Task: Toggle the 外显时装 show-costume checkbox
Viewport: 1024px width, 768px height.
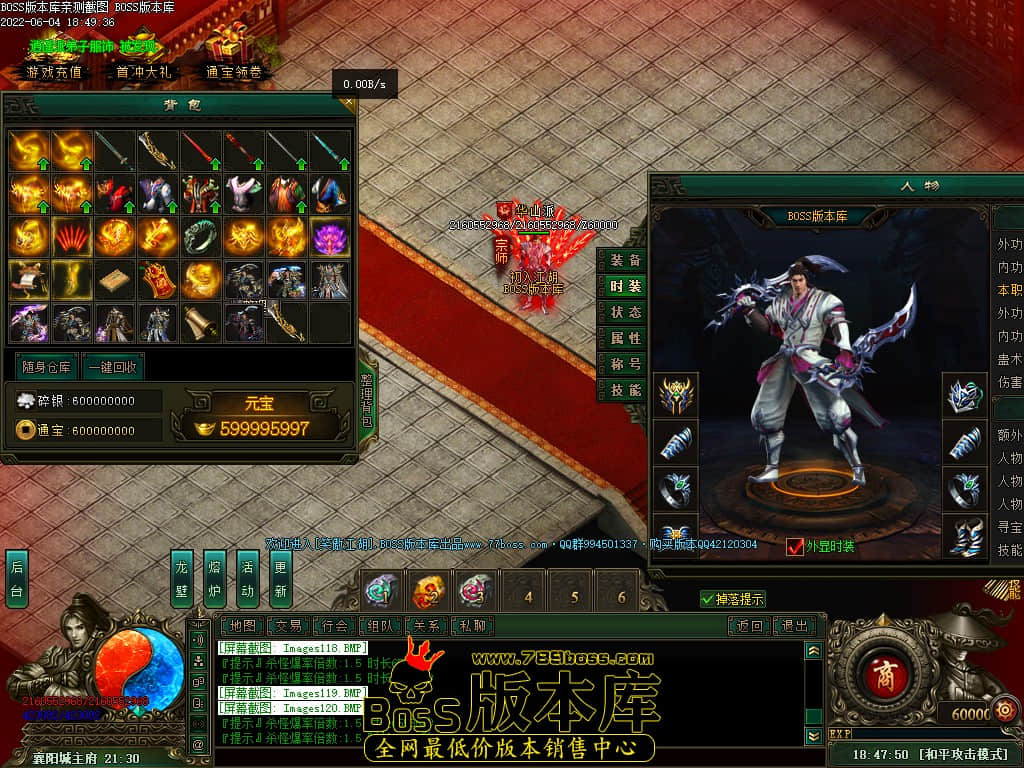Action: click(795, 546)
